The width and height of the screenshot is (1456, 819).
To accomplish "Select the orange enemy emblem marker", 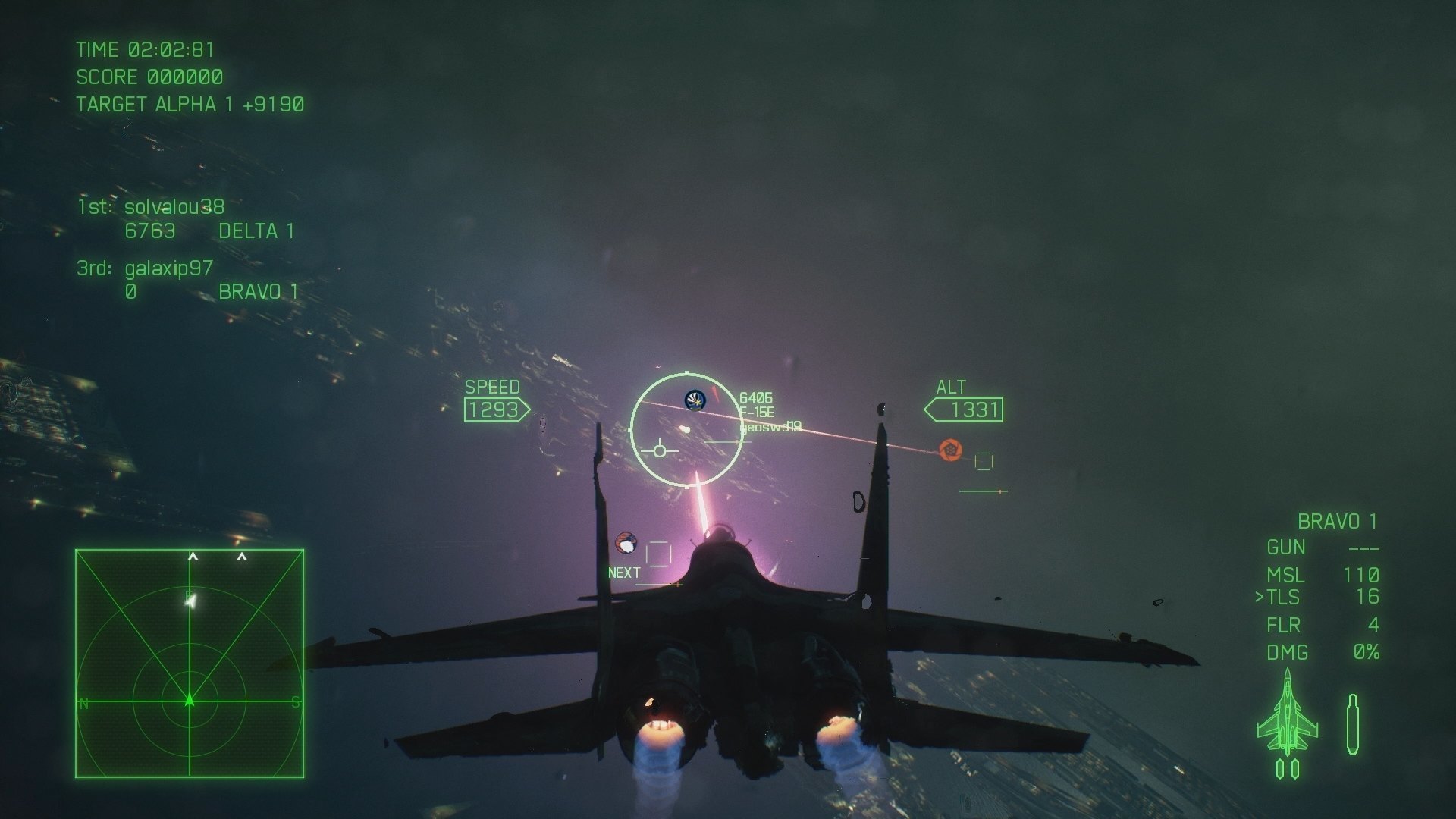I will point(950,450).
